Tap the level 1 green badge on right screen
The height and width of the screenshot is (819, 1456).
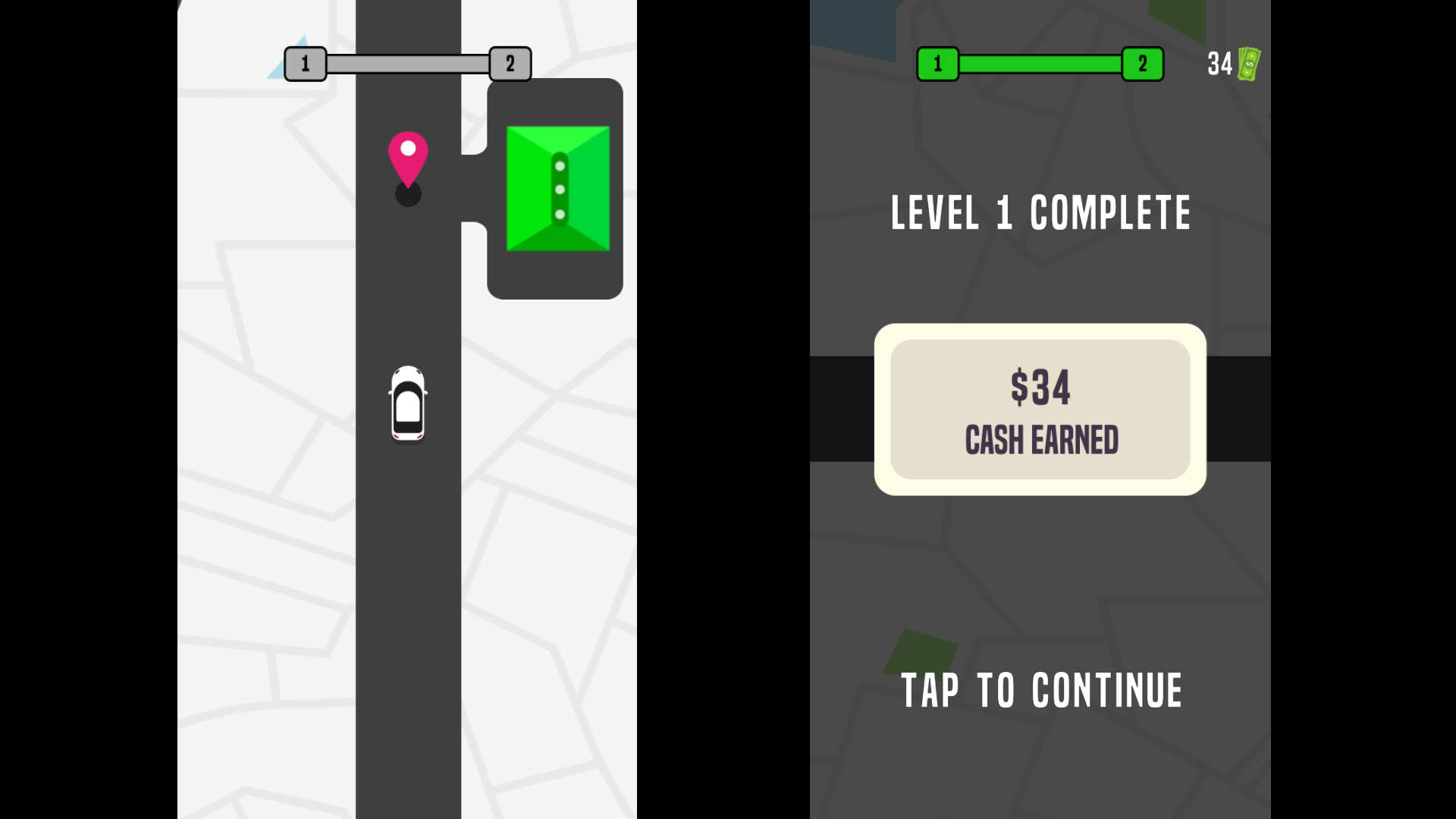coord(938,64)
